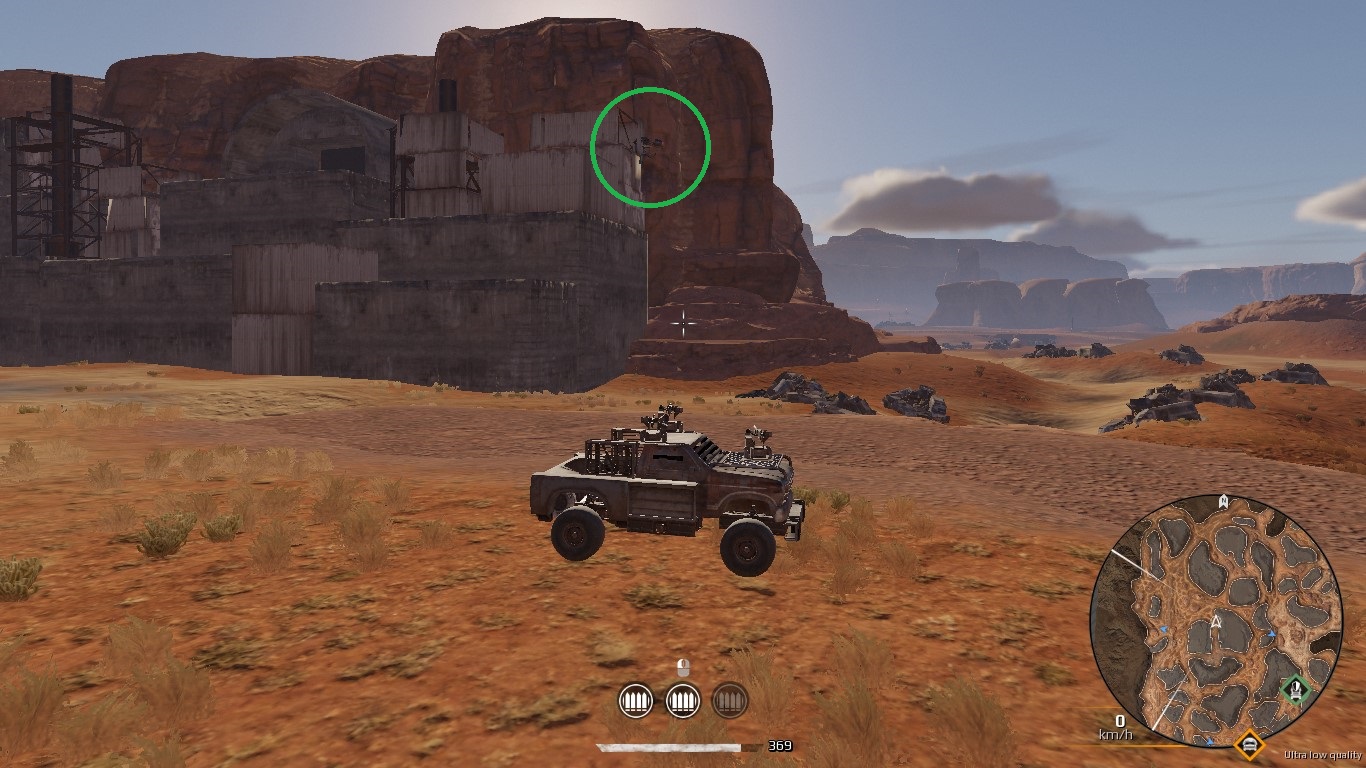1366x768 pixels.
Task: Click the north indicator atop the minimap
Action: [x=1223, y=501]
